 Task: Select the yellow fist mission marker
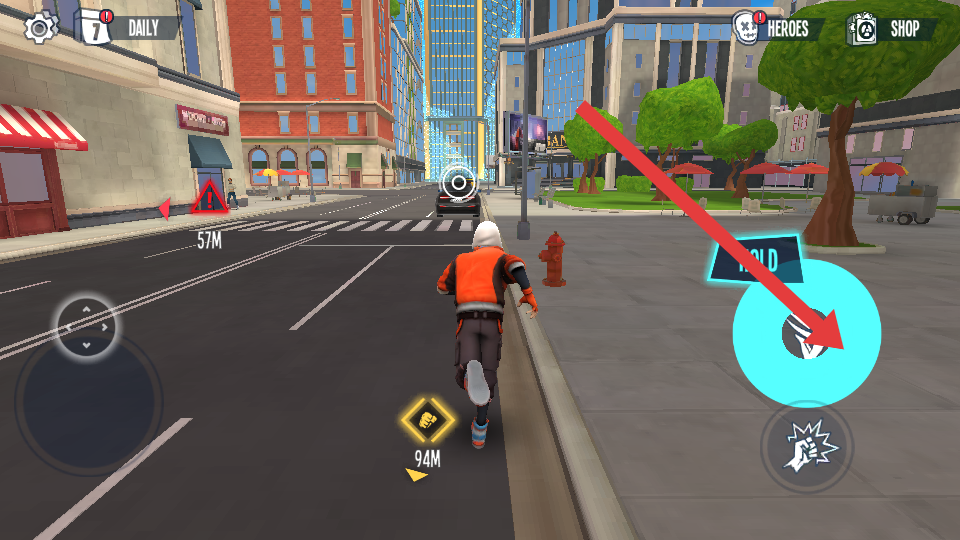click(x=428, y=420)
